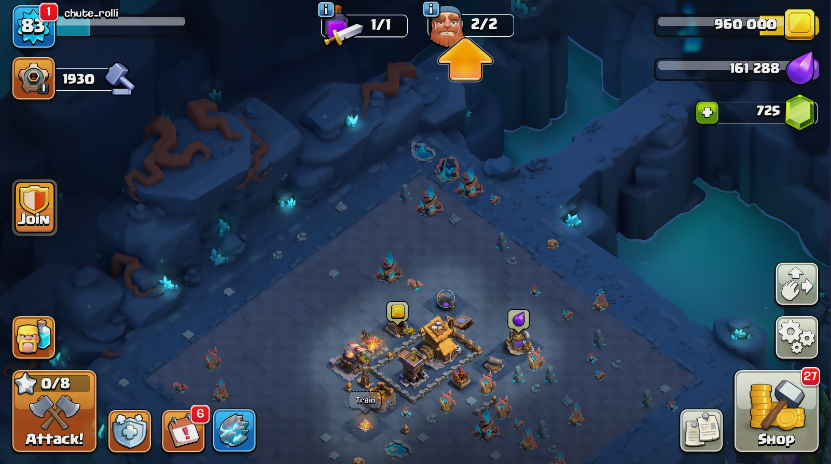Image resolution: width=831 pixels, height=464 pixels.
Task: Collect gold from the floating gold bubble
Action: click(397, 311)
